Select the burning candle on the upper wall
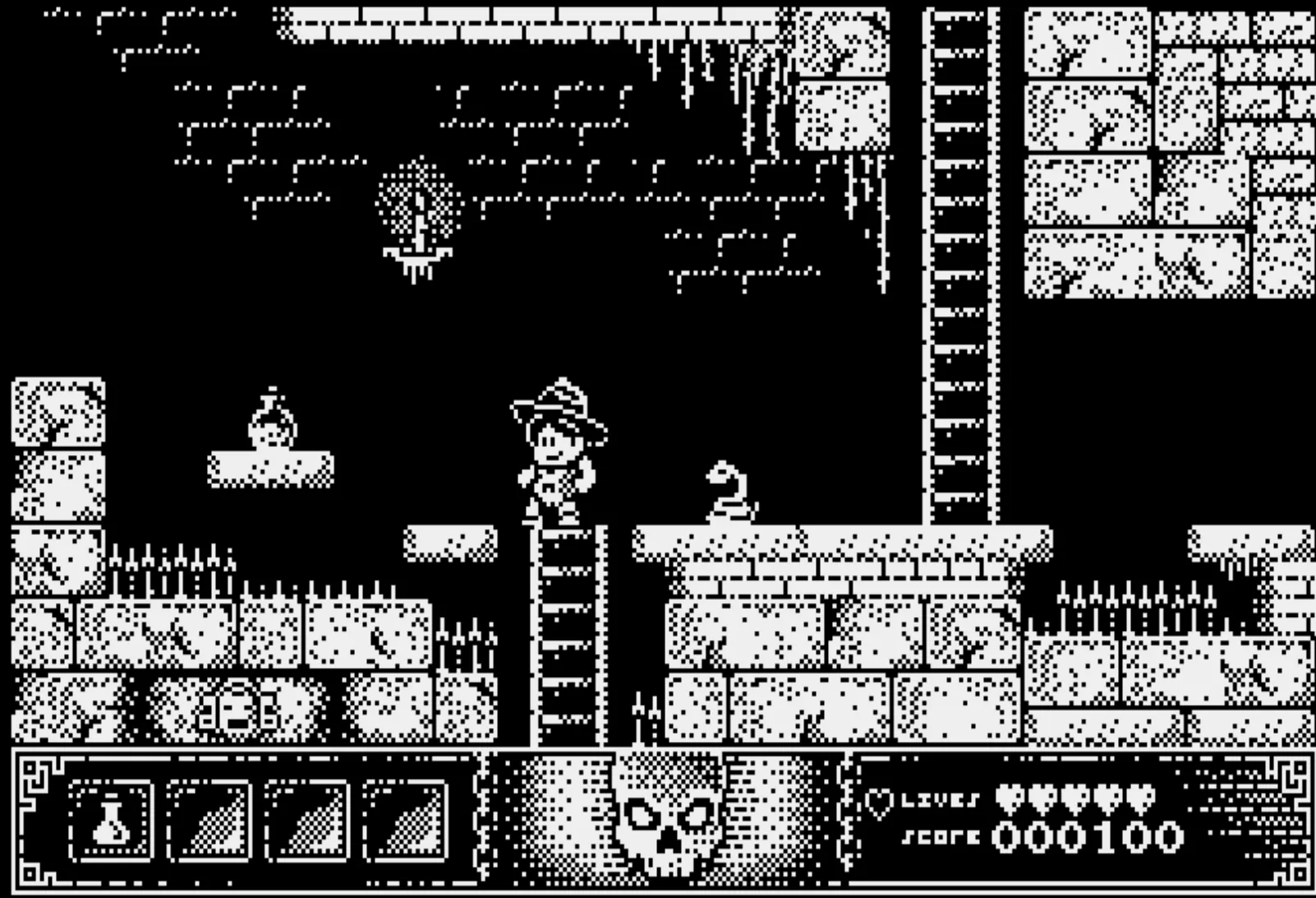The height and width of the screenshot is (898, 1316). point(421,222)
